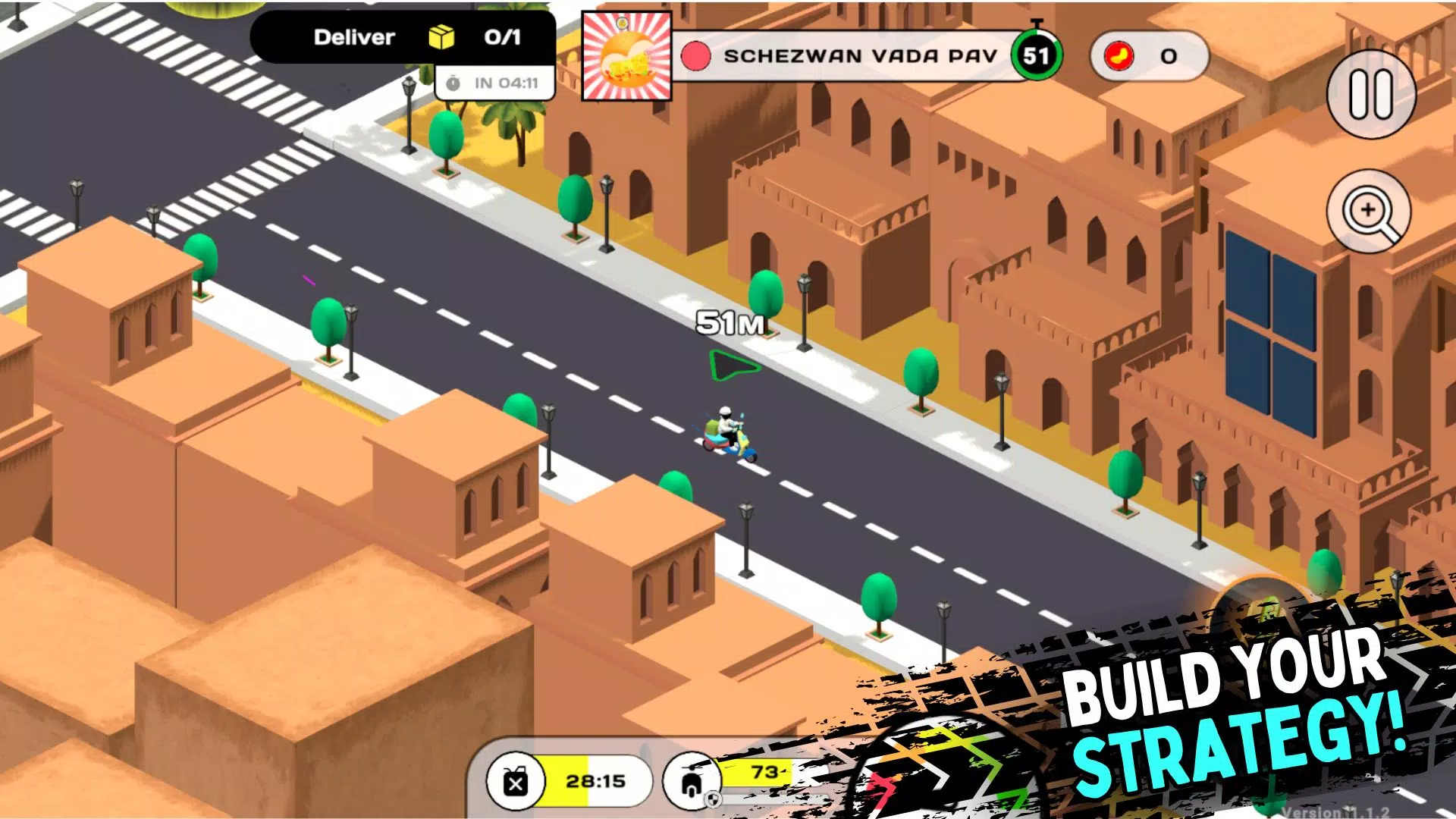The width and height of the screenshot is (1456, 819).
Task: Click the 51m distance marker
Action: [x=730, y=323]
